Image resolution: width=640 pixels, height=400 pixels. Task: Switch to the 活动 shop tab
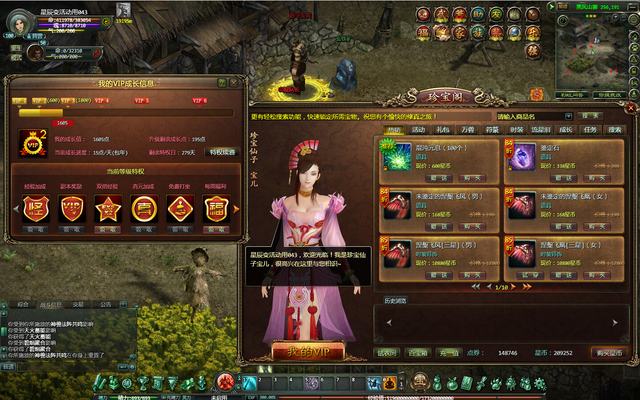click(418, 130)
